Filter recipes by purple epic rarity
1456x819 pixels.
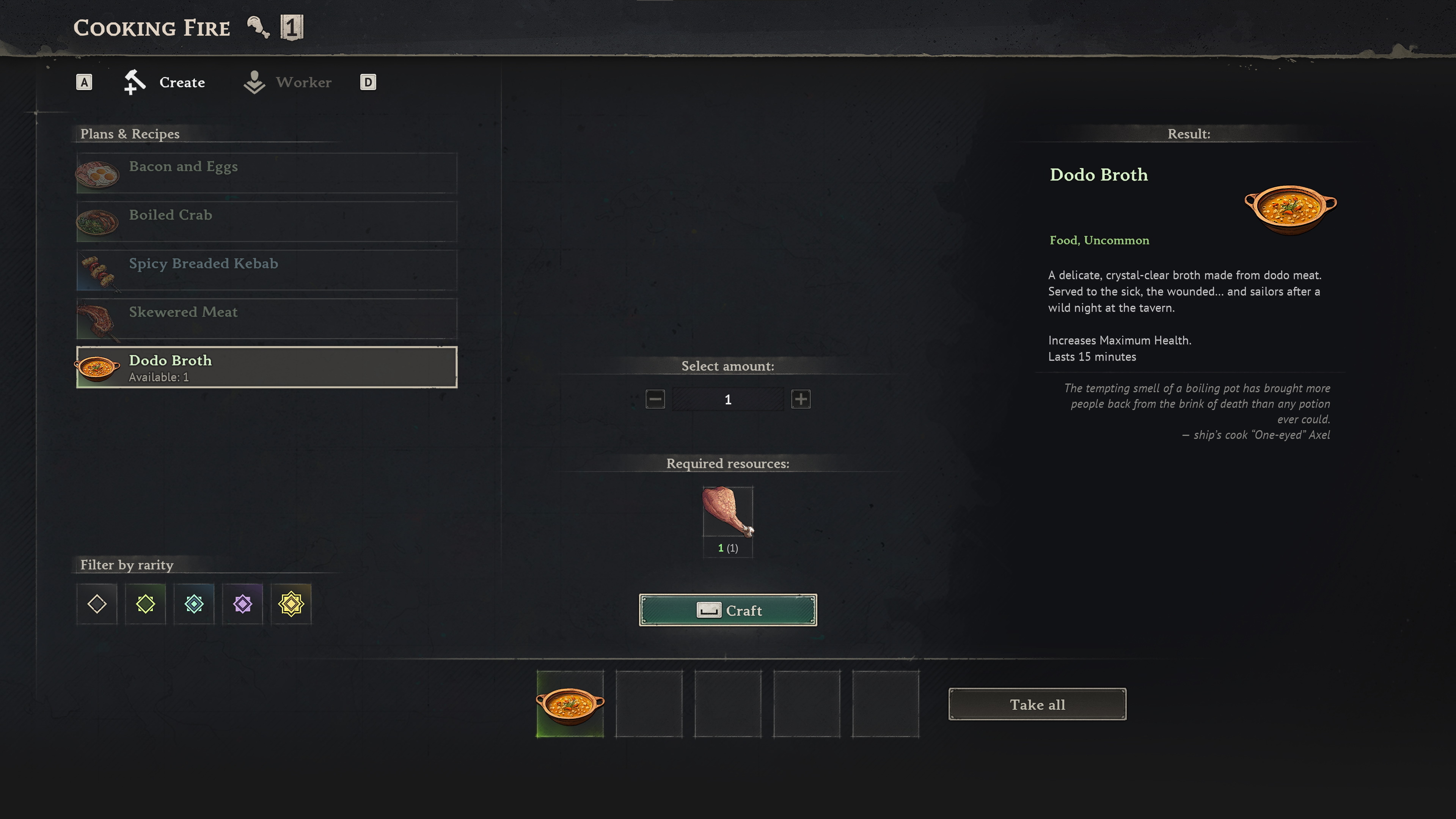pos(242,604)
